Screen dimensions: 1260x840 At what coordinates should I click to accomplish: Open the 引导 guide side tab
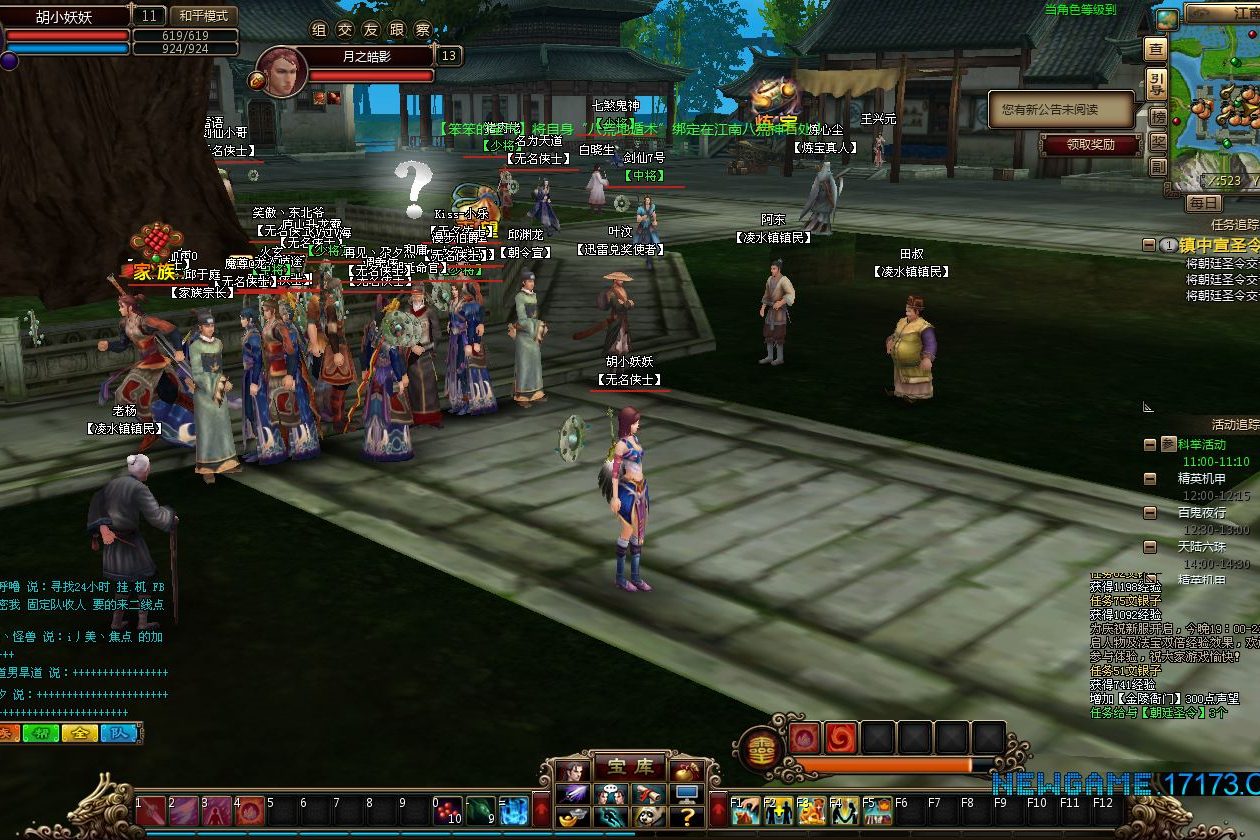tap(1157, 82)
